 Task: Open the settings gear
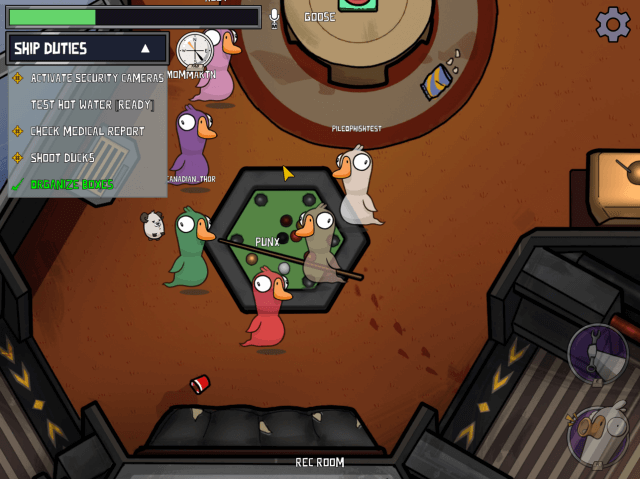click(613, 24)
